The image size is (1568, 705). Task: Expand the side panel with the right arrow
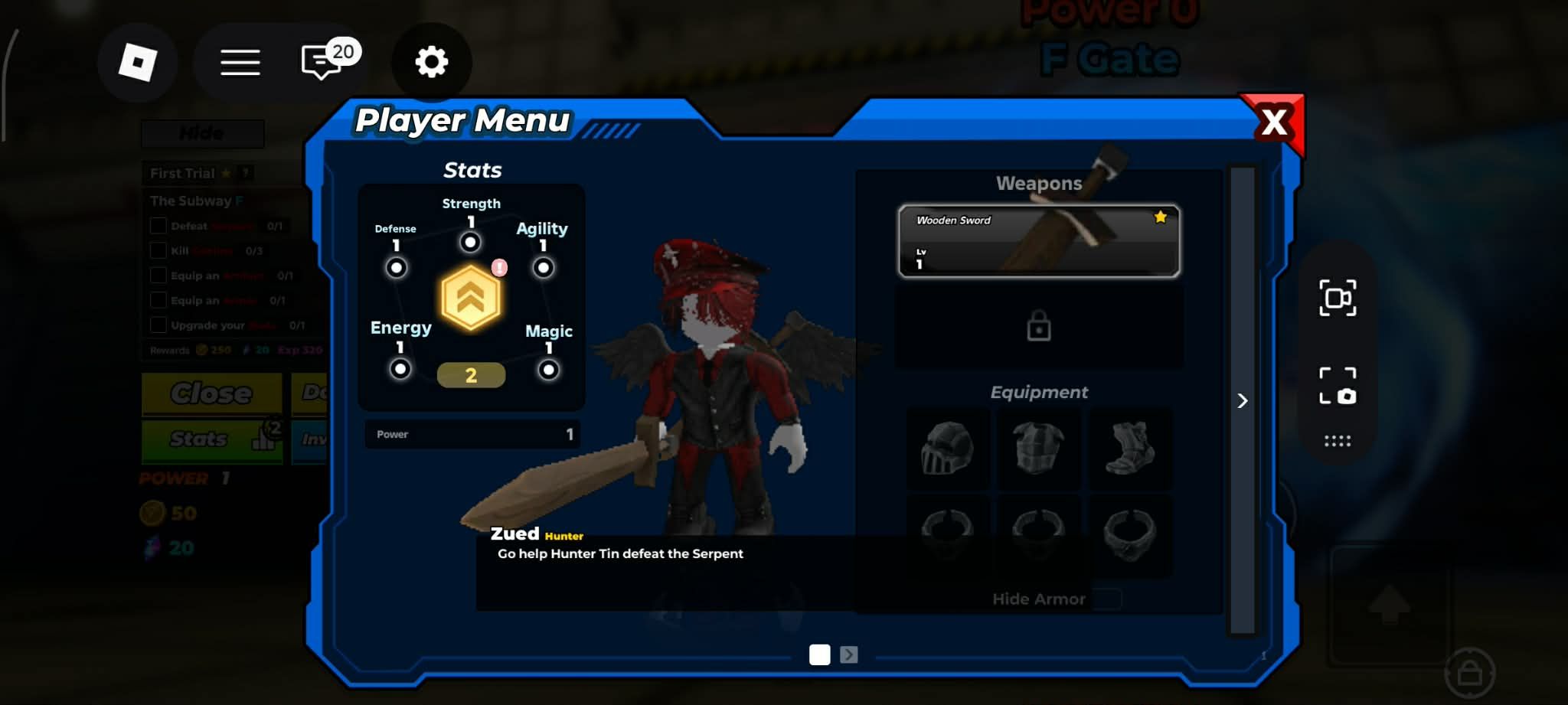point(1242,401)
